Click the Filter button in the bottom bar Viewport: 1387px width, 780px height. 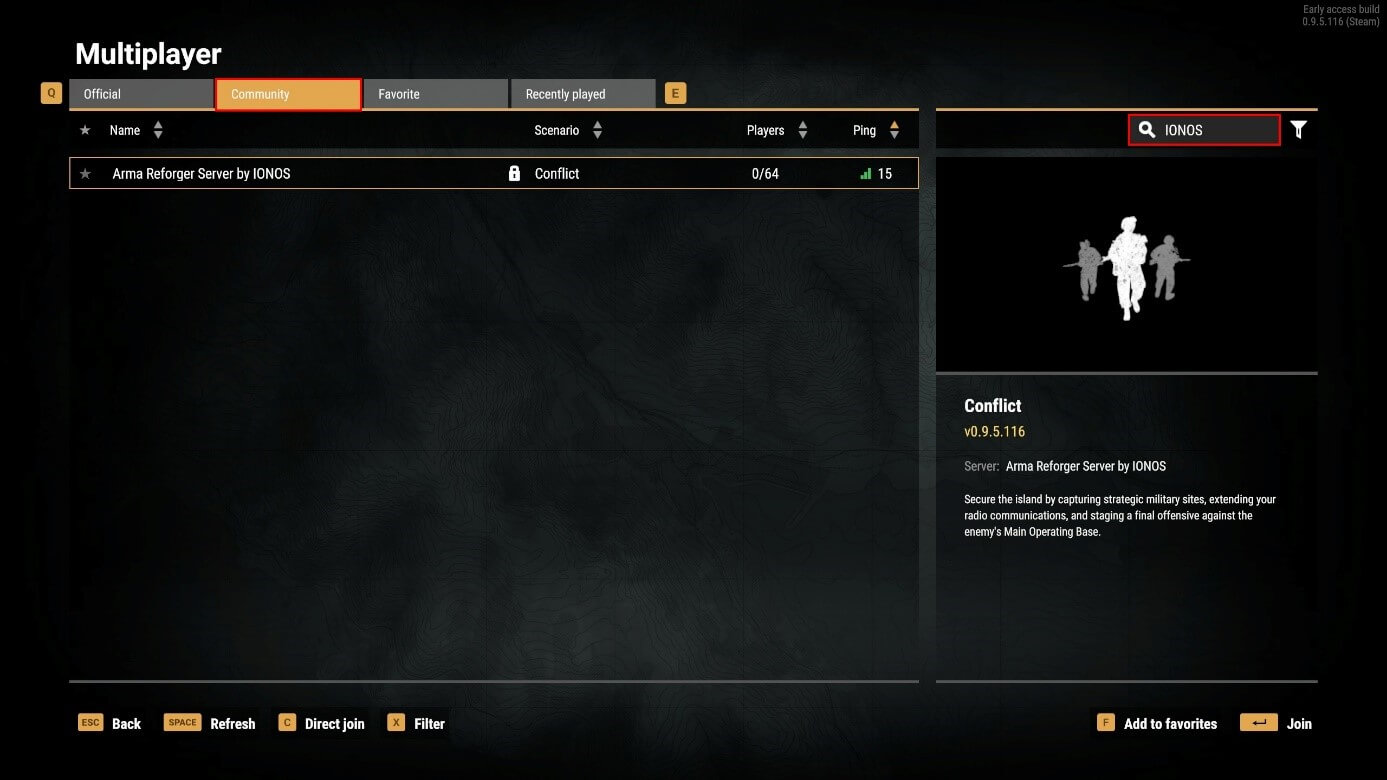click(x=416, y=723)
